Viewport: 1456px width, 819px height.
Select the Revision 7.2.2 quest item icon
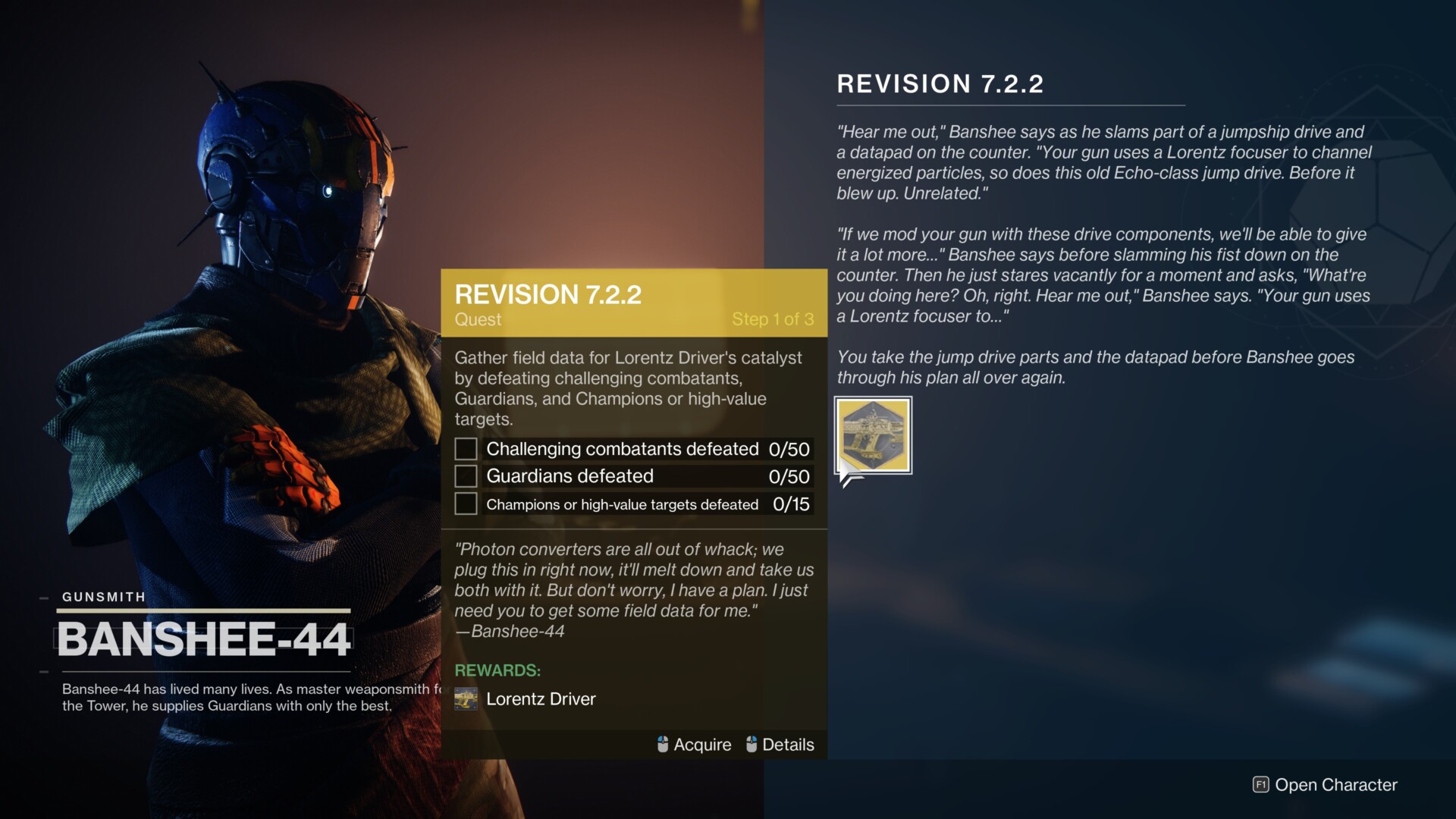[x=873, y=435]
